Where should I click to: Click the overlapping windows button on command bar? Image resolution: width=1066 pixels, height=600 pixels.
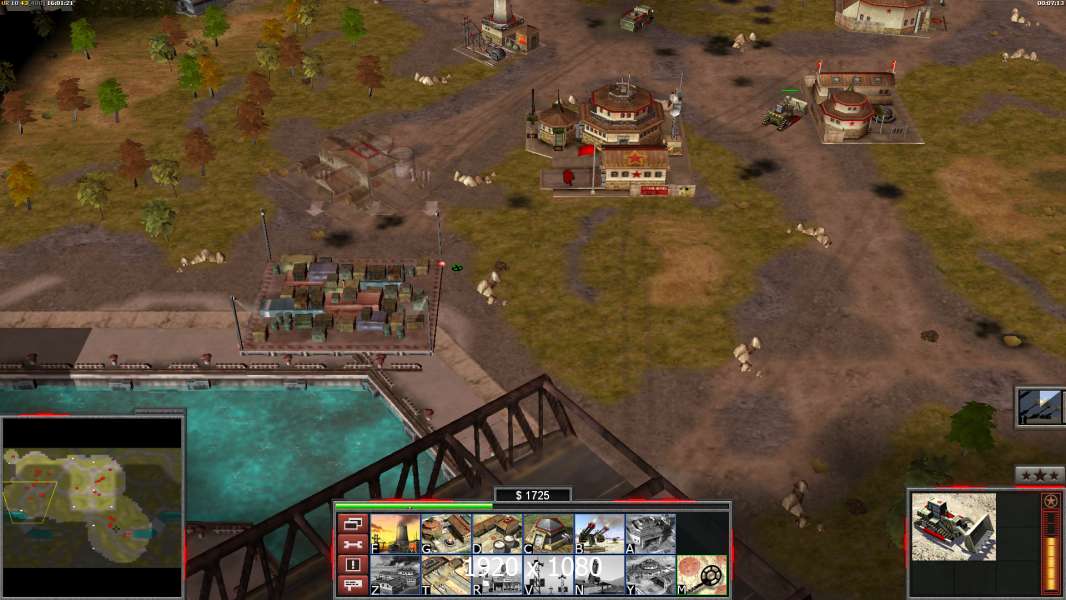pos(352,523)
